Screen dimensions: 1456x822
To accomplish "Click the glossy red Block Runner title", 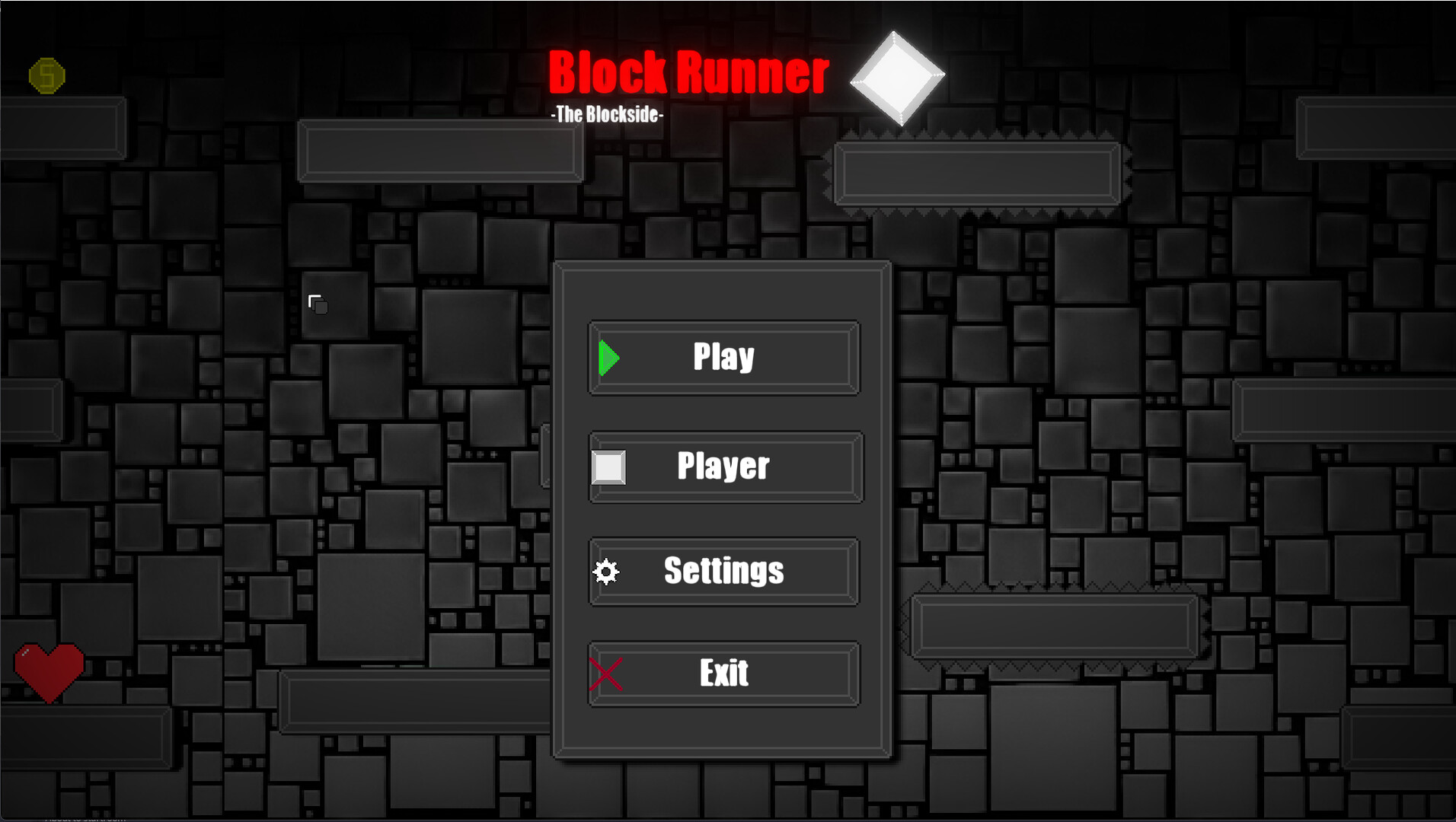I will click(689, 72).
